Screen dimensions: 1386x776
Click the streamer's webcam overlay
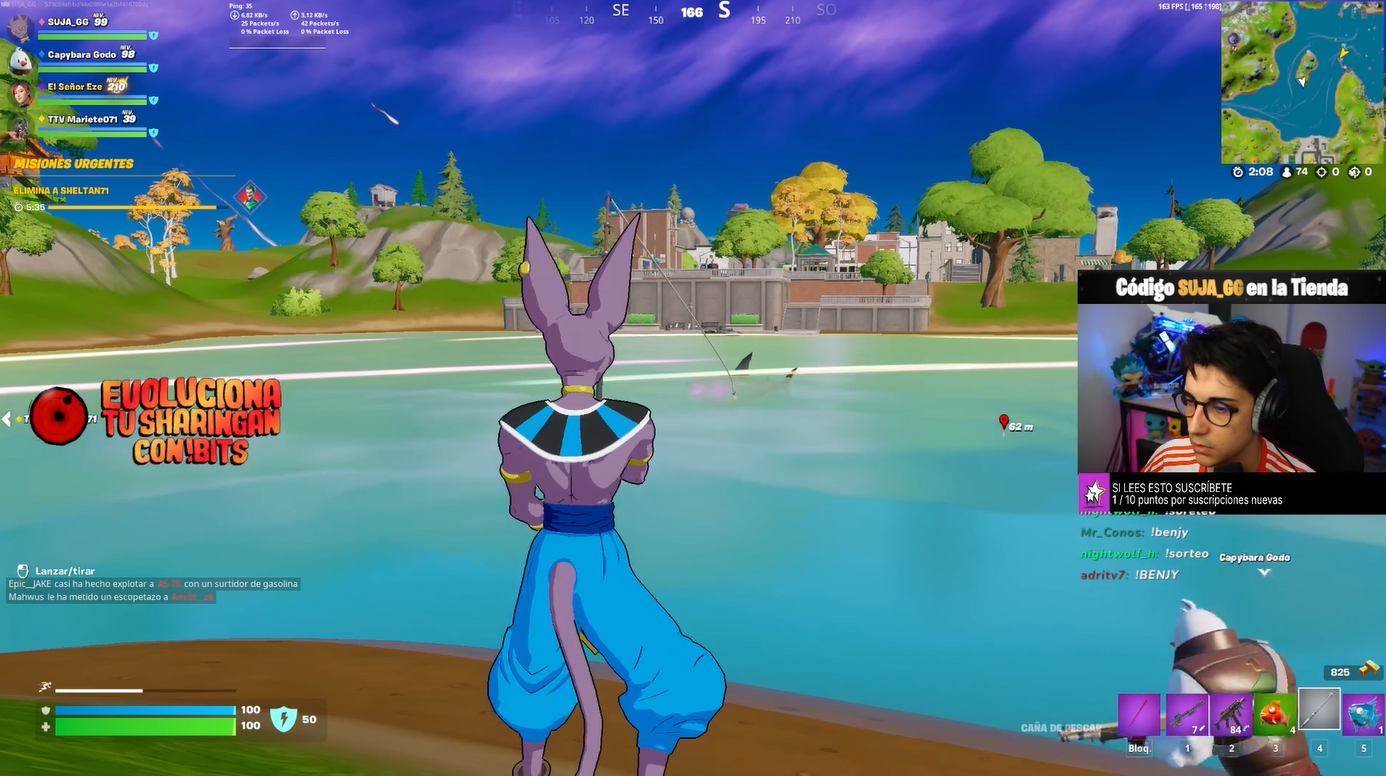[1231, 388]
